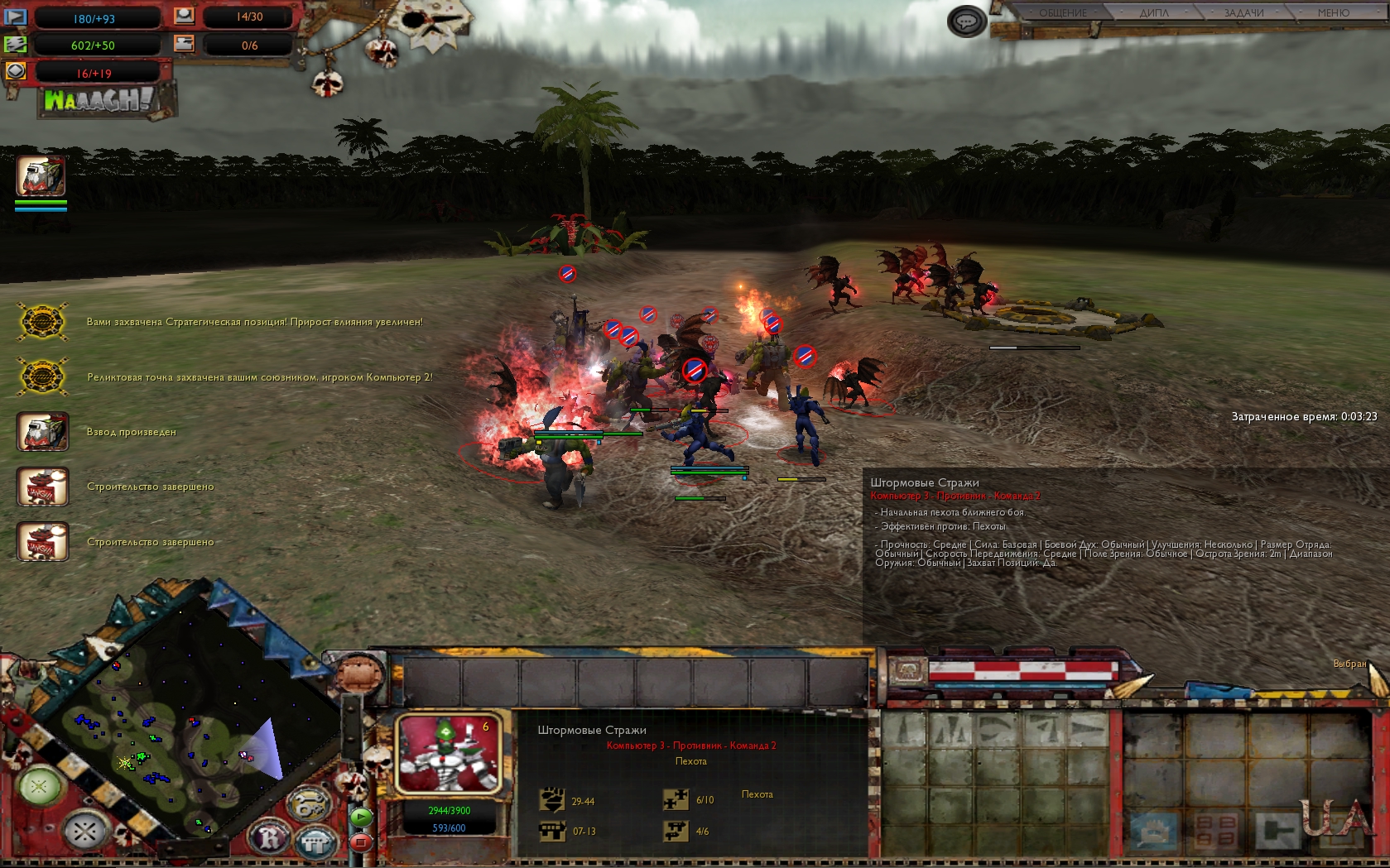
Task: Select the hero squad icon with health bars
Action: (x=41, y=176)
